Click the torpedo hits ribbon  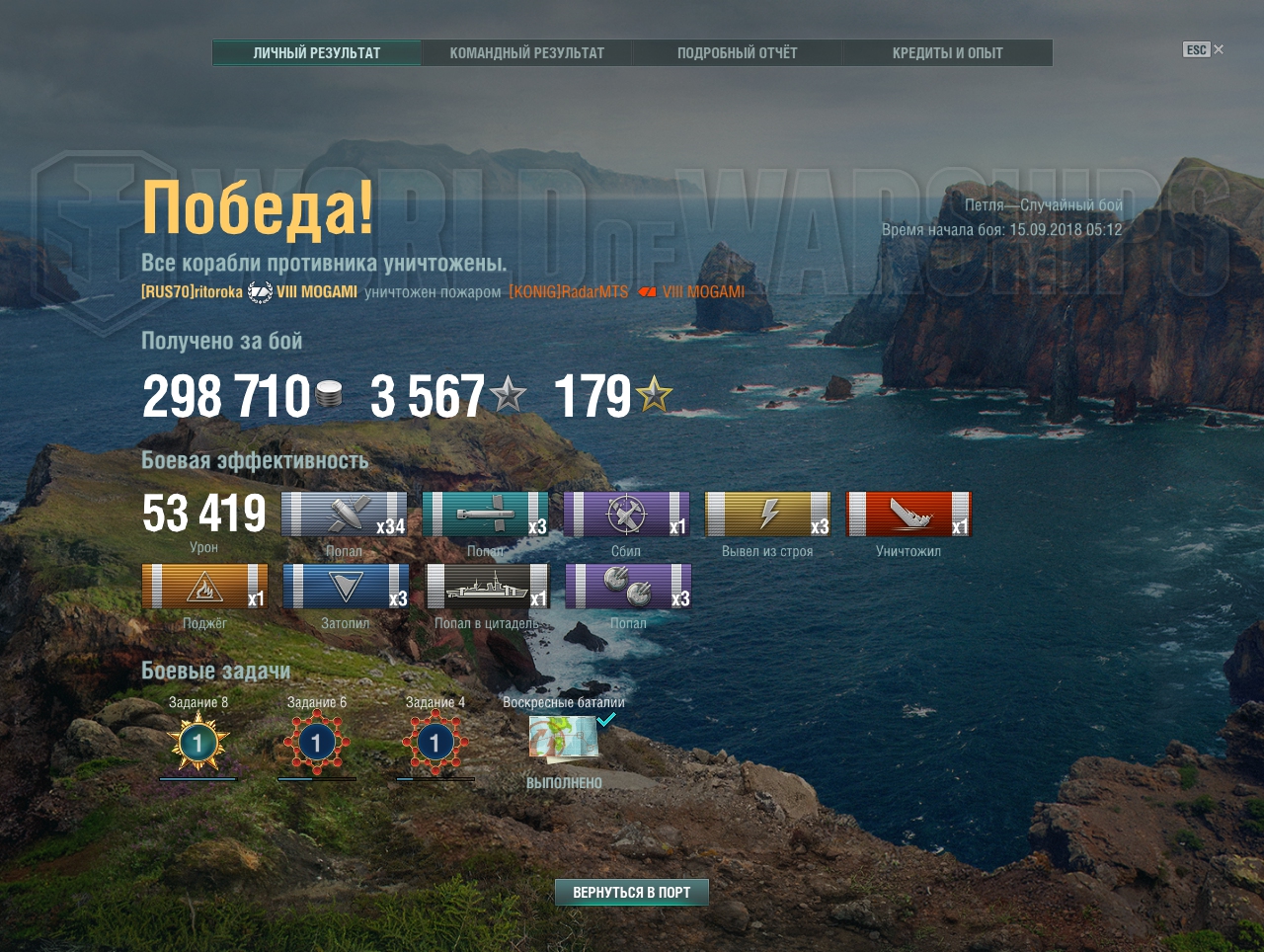click(x=485, y=515)
